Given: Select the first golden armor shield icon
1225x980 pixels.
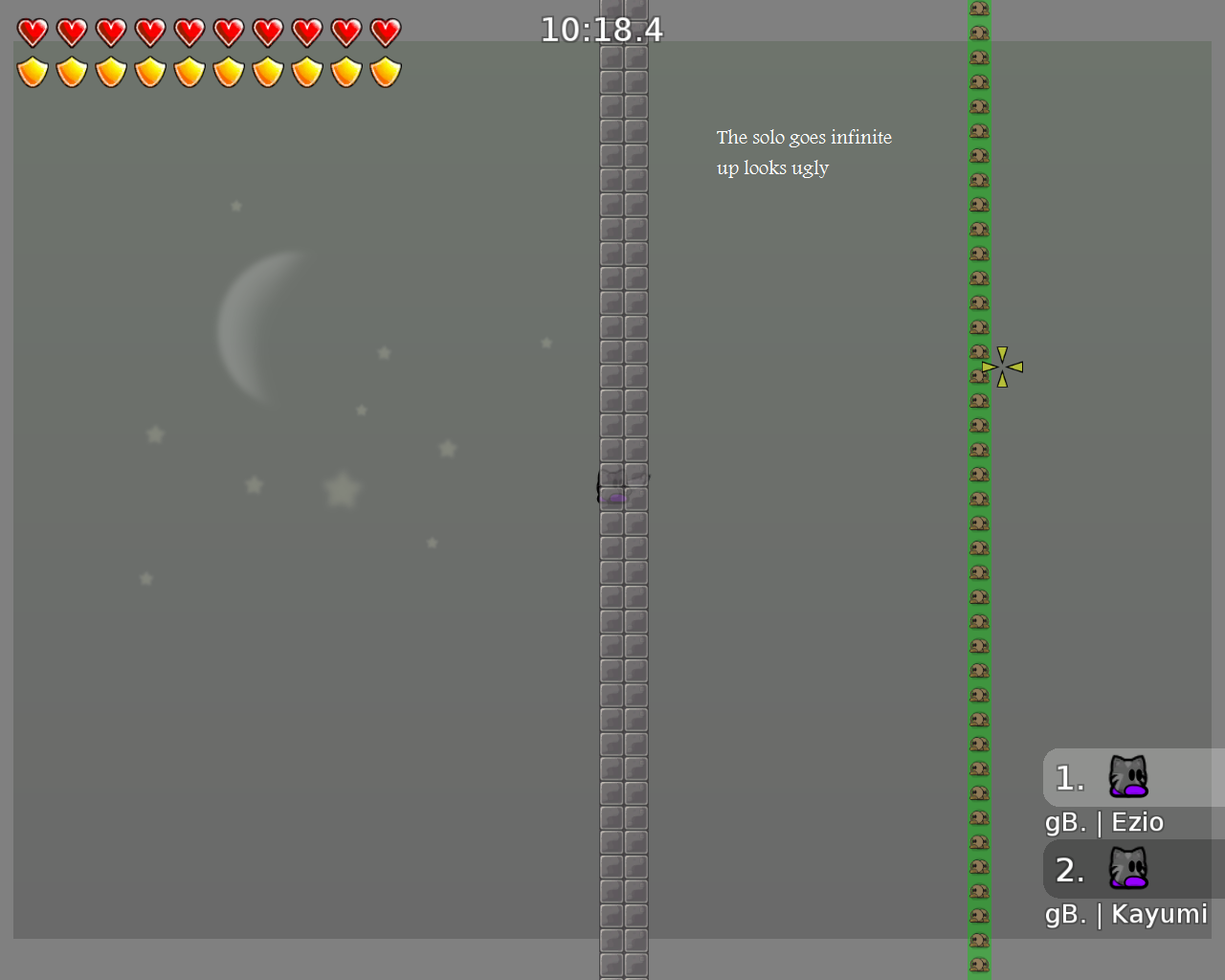Looking at the screenshot, I should click(x=32, y=72).
